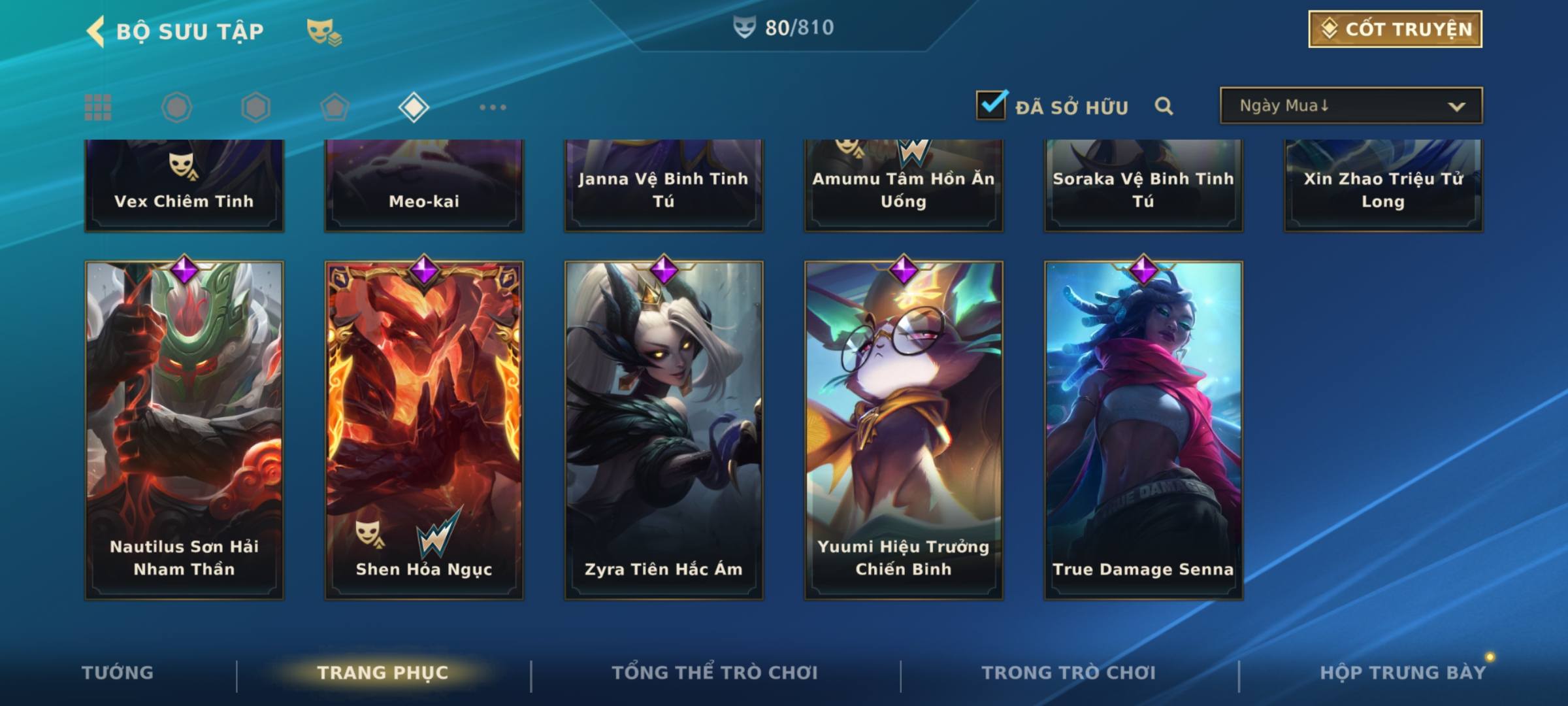The image size is (1568, 706).
Task: View the True Damage Senna skin
Action: [x=1143, y=430]
